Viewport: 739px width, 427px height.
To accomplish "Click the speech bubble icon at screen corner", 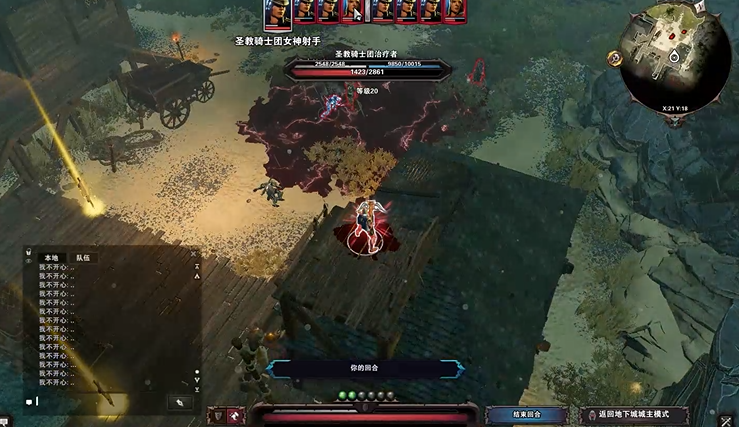I will 4,420.
